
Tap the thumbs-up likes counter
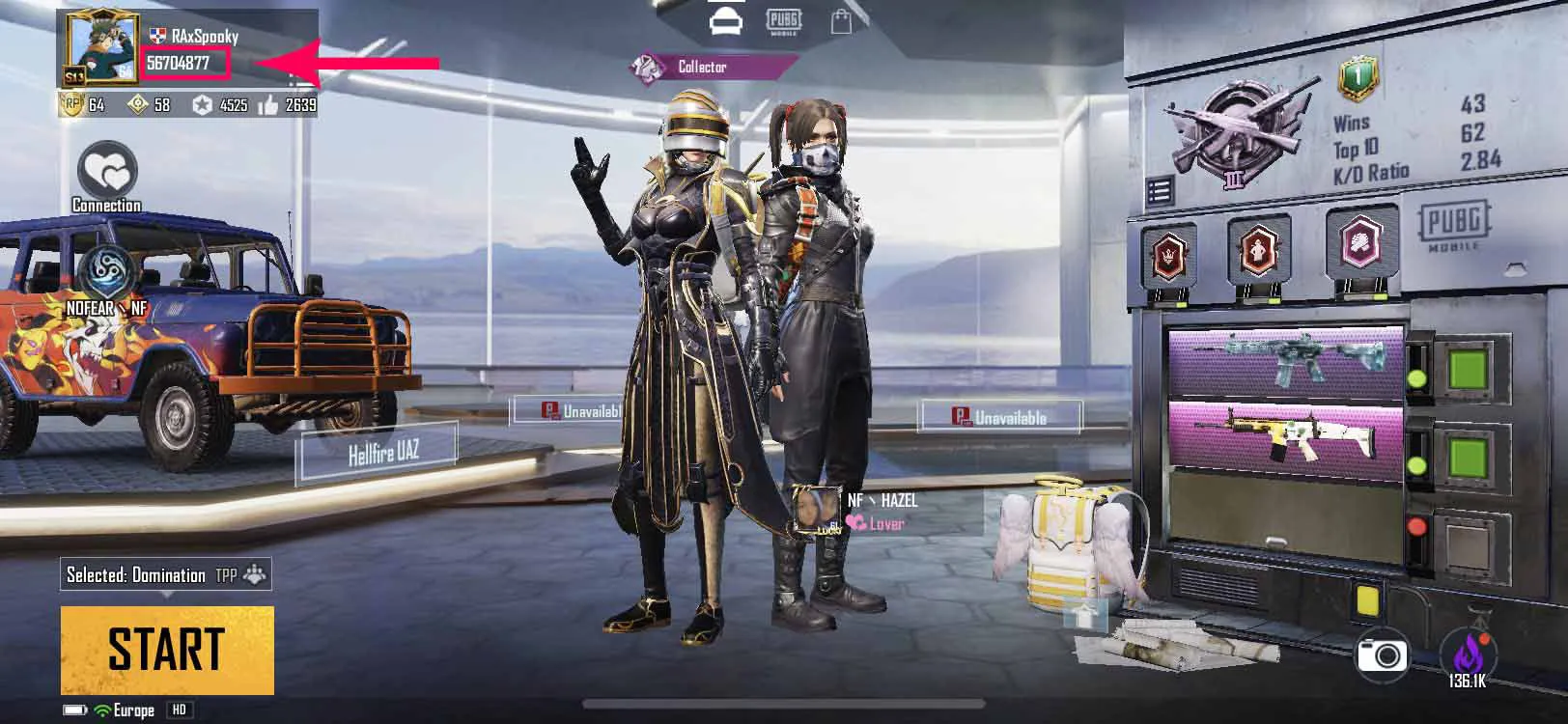tap(288, 104)
